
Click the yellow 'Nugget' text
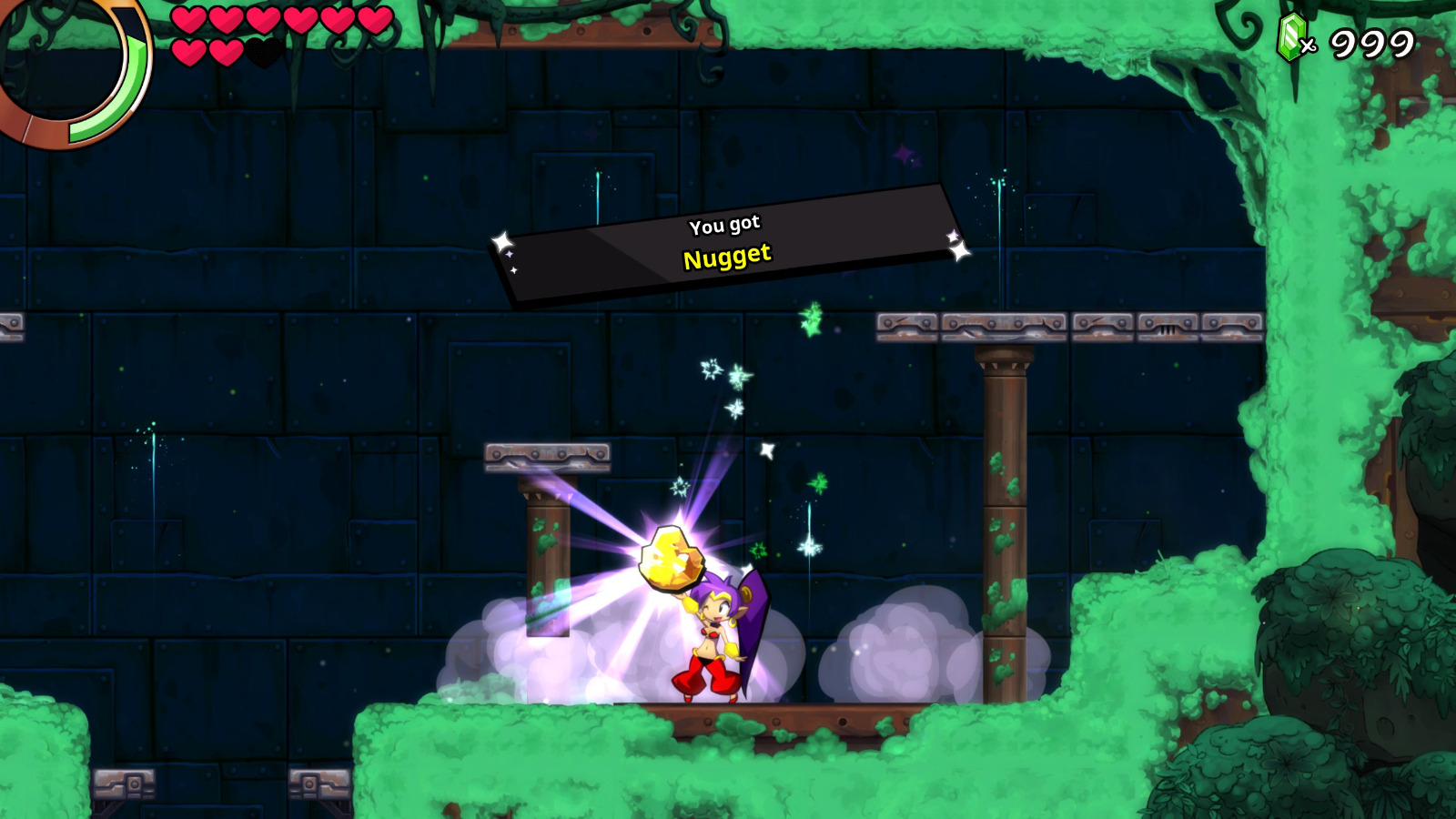(727, 256)
